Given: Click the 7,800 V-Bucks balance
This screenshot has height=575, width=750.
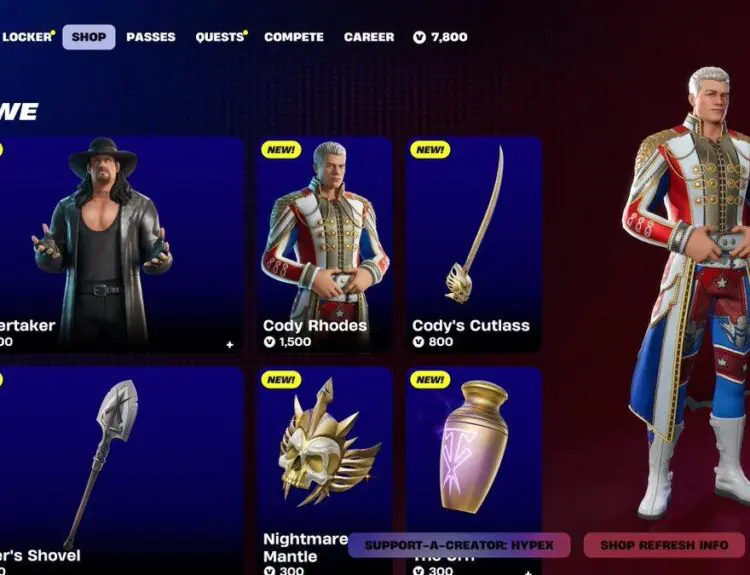Looking at the screenshot, I should [440, 37].
